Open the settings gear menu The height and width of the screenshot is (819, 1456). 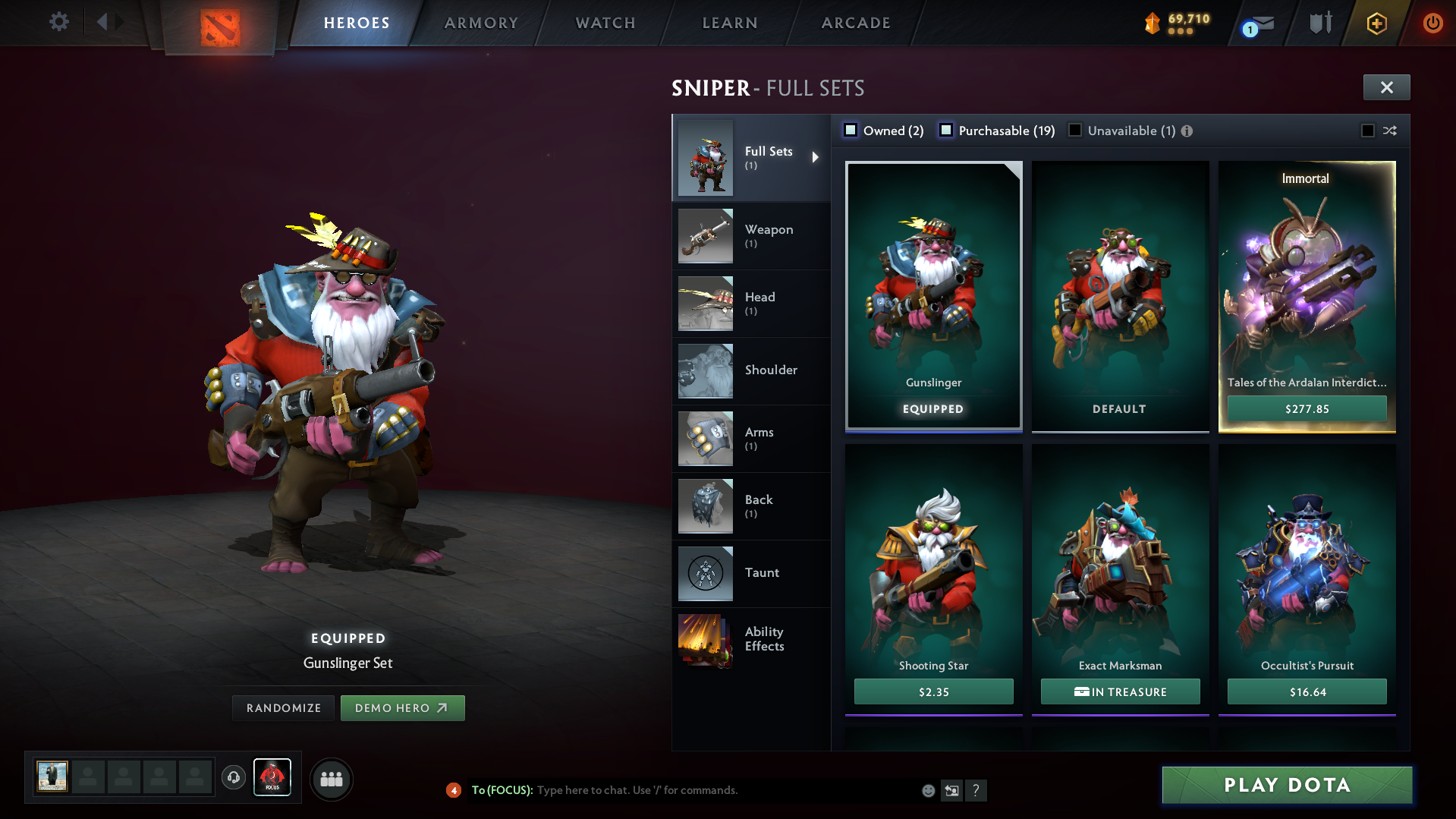58,22
